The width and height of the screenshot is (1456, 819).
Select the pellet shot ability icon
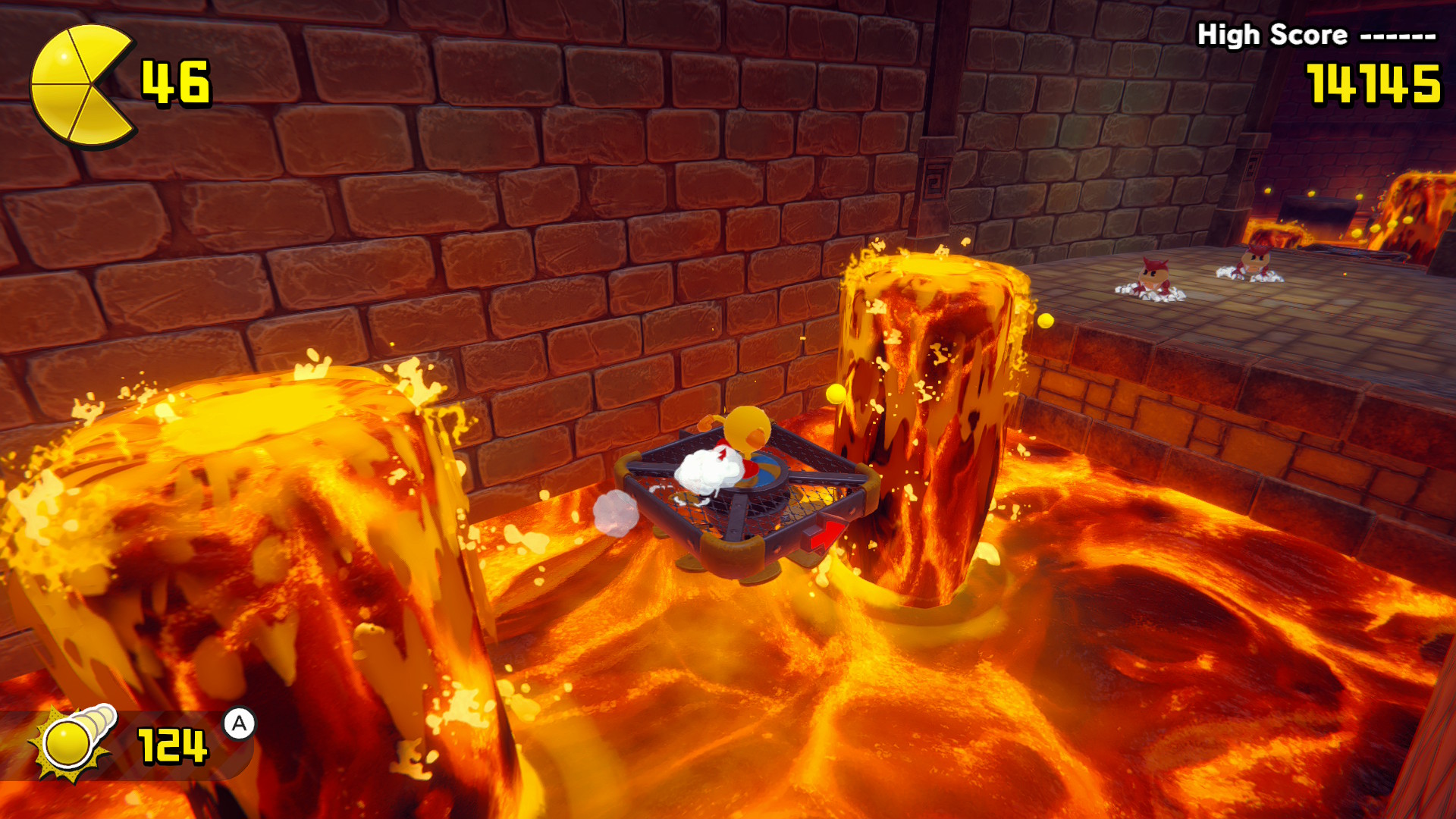point(72,741)
